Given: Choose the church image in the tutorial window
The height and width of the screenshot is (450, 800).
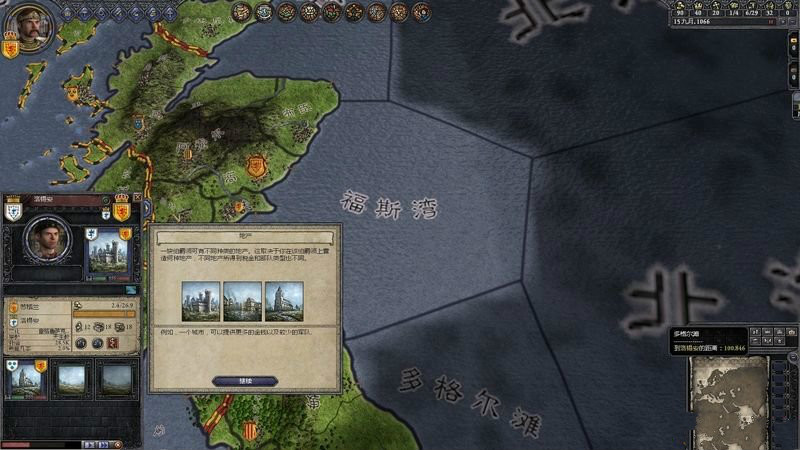Looking at the screenshot, I should click(x=284, y=301).
